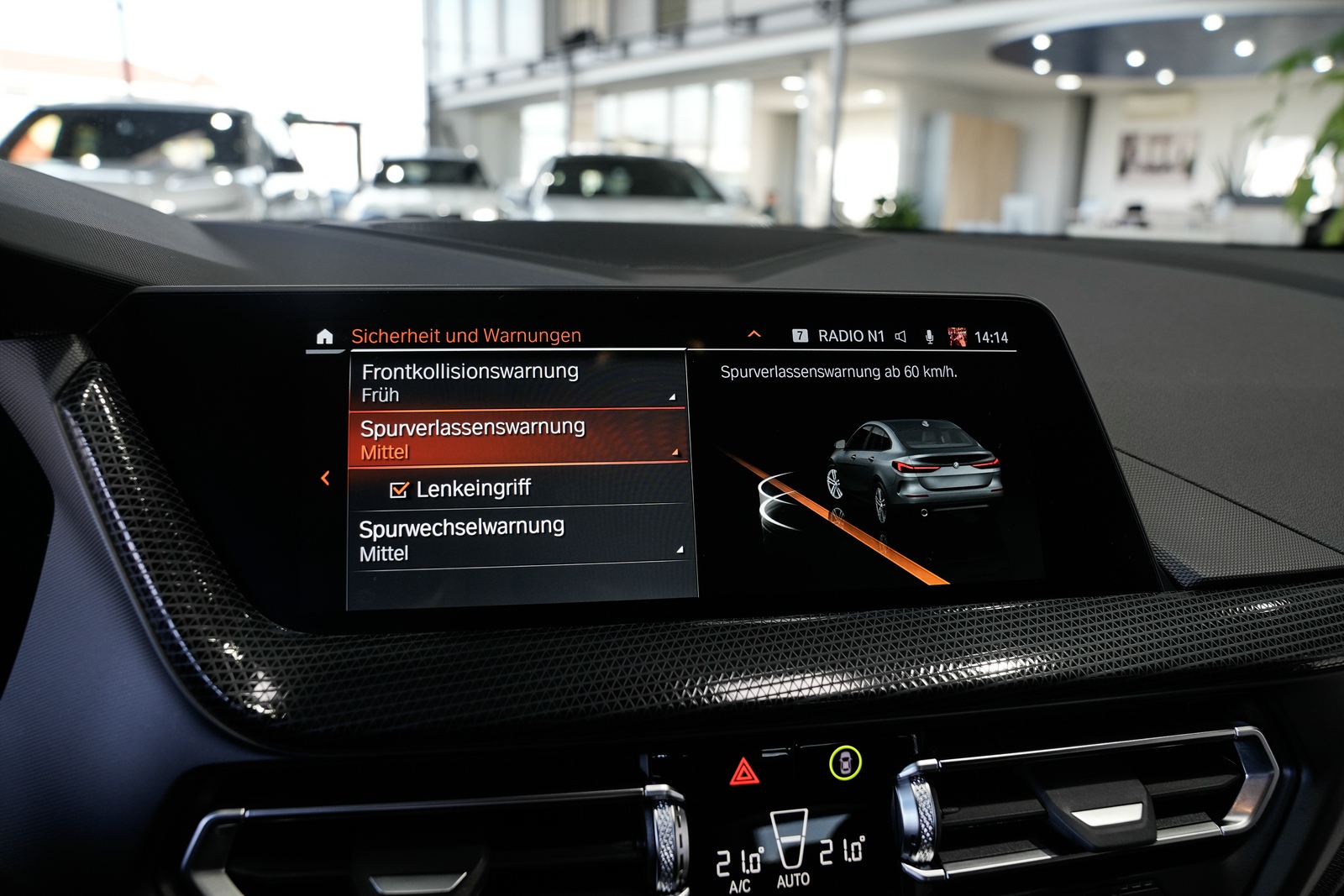Click the speaker mute icon
Image resolution: width=1344 pixels, height=896 pixels.
[x=900, y=337]
